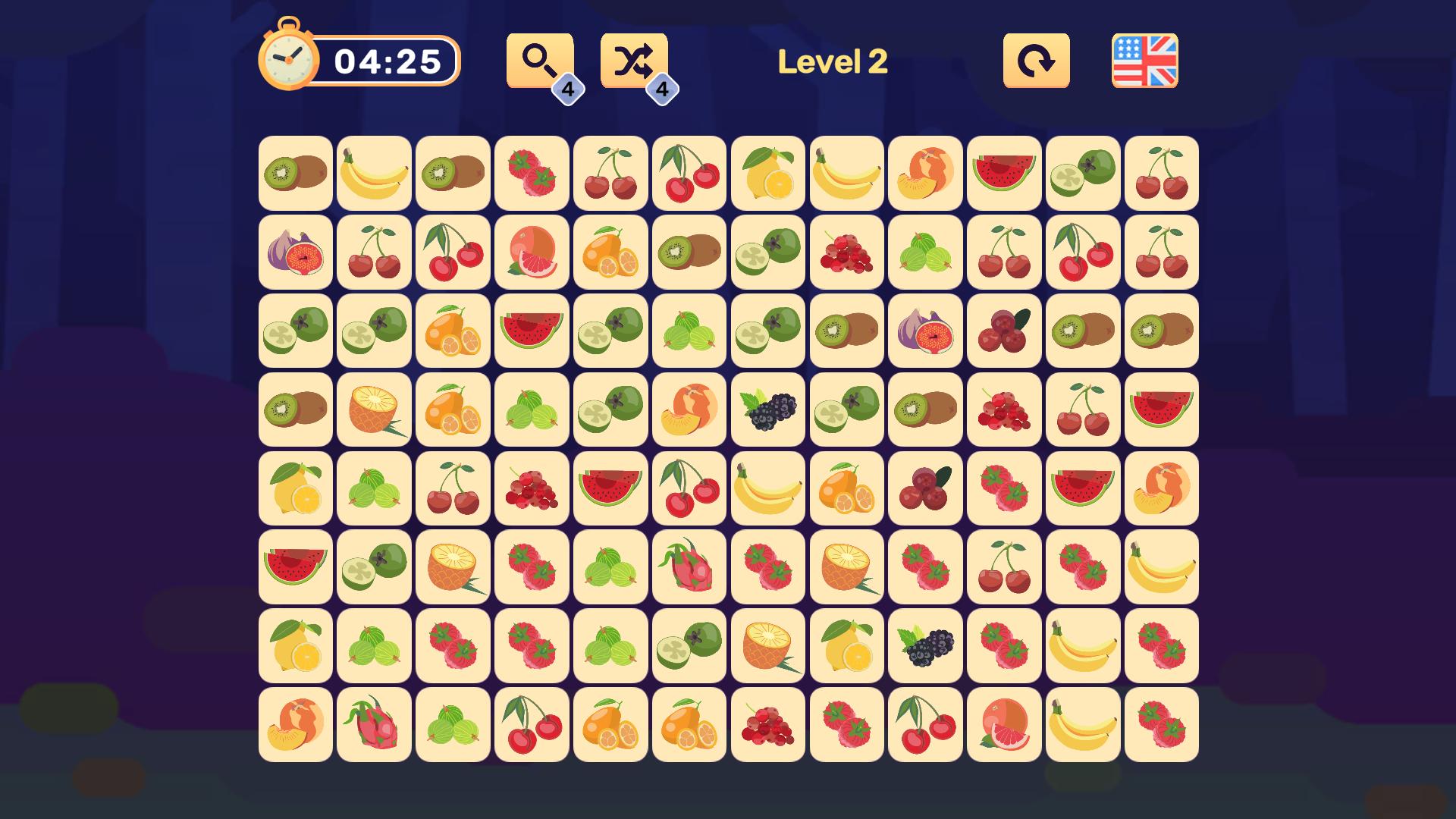Image resolution: width=1456 pixels, height=819 pixels.
Task: Click the blackberry tile near the middle
Action: click(767, 409)
